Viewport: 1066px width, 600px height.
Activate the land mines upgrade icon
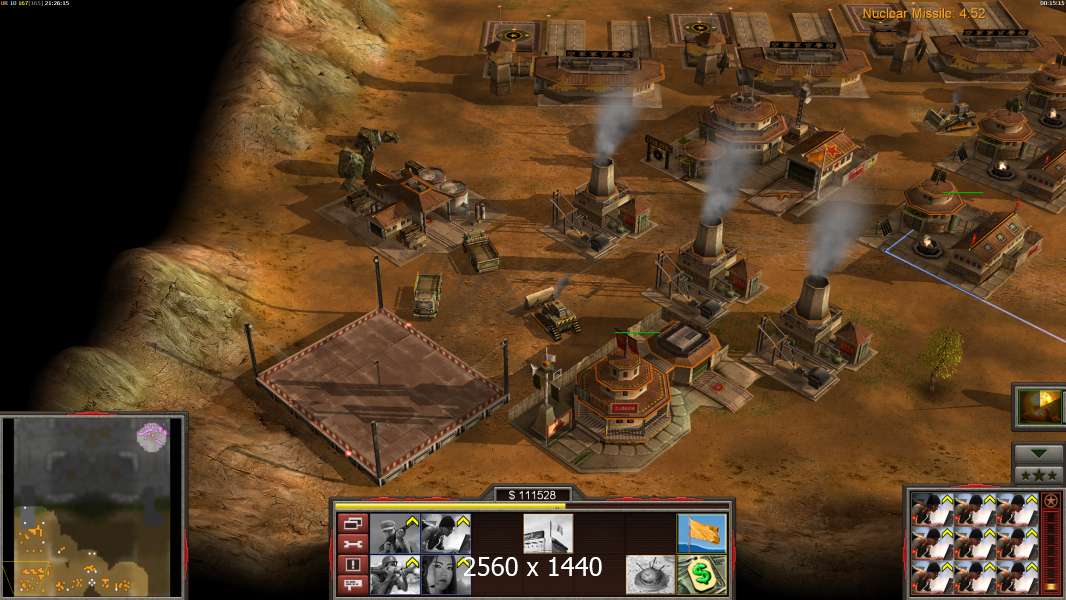pyautogui.click(x=650, y=574)
